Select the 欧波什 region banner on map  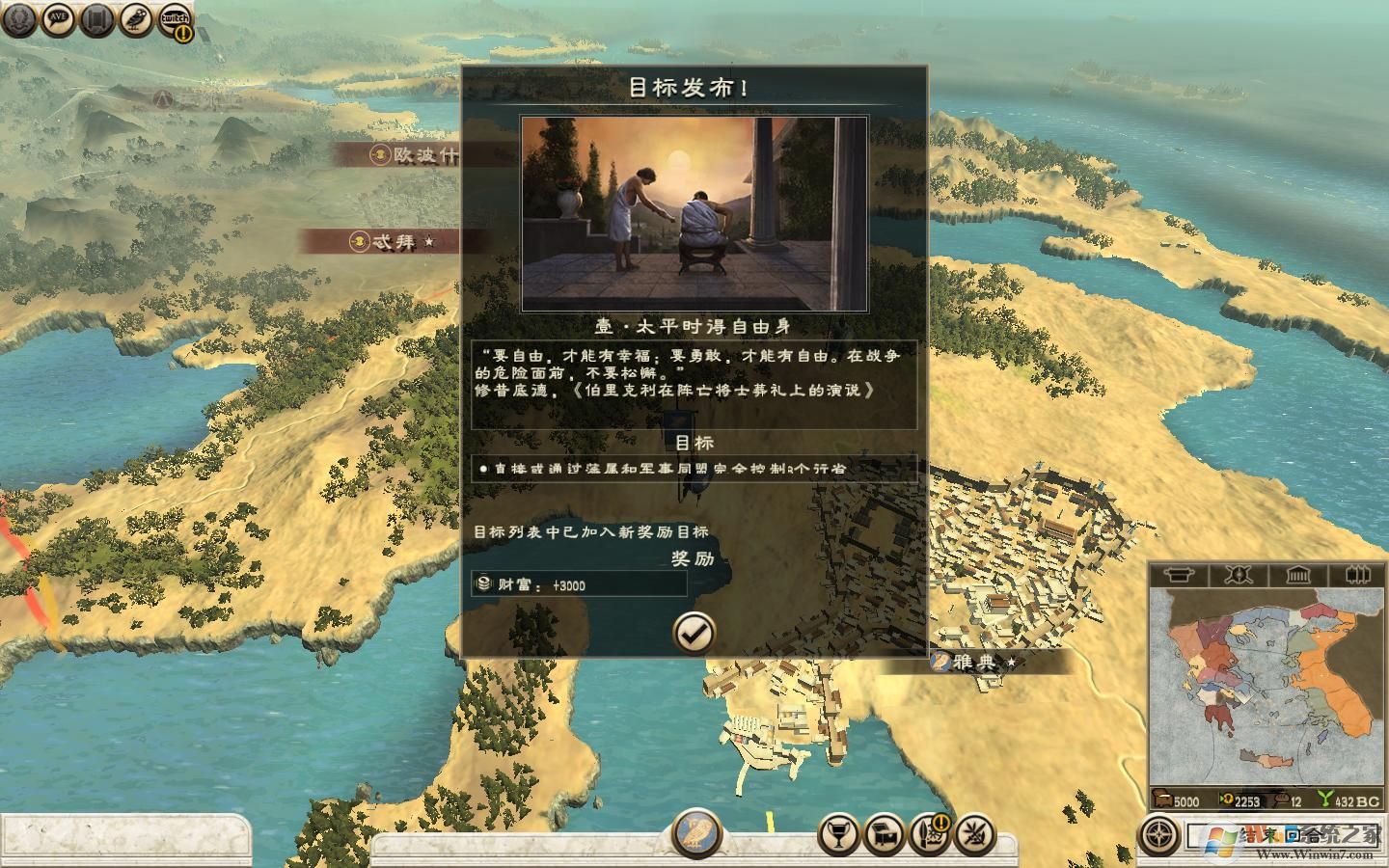tap(397, 154)
